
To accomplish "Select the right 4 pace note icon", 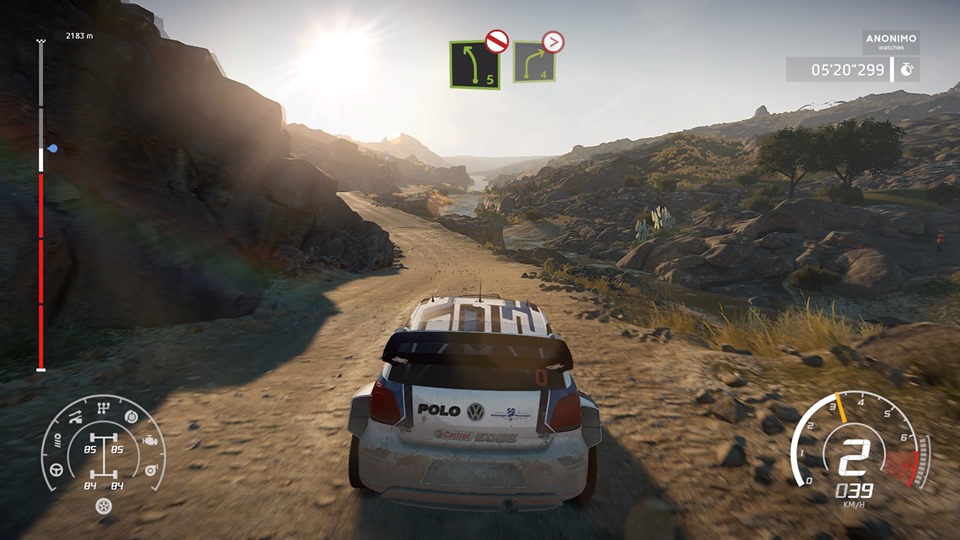I will click(x=534, y=64).
